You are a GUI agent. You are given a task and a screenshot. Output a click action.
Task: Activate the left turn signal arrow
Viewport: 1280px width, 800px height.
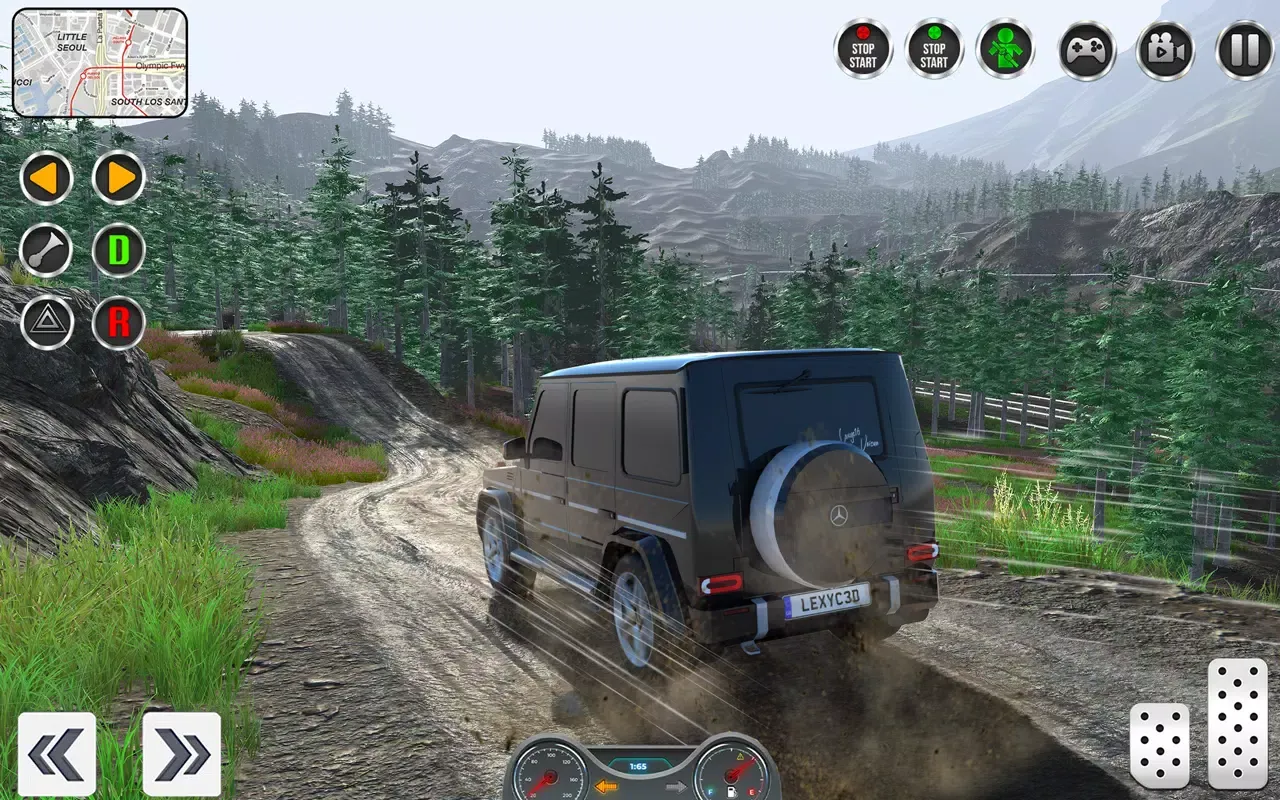pos(47,178)
